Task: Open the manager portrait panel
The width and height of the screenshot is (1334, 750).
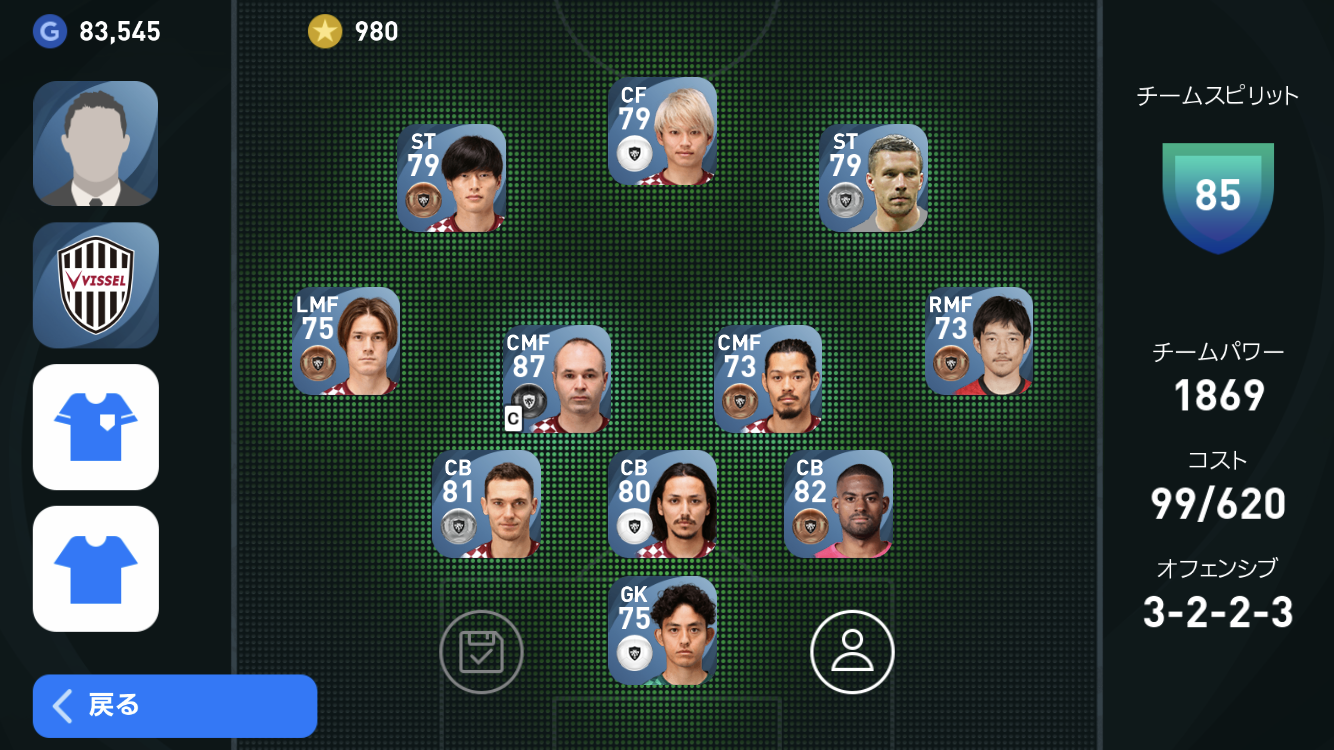Action: pos(96,143)
